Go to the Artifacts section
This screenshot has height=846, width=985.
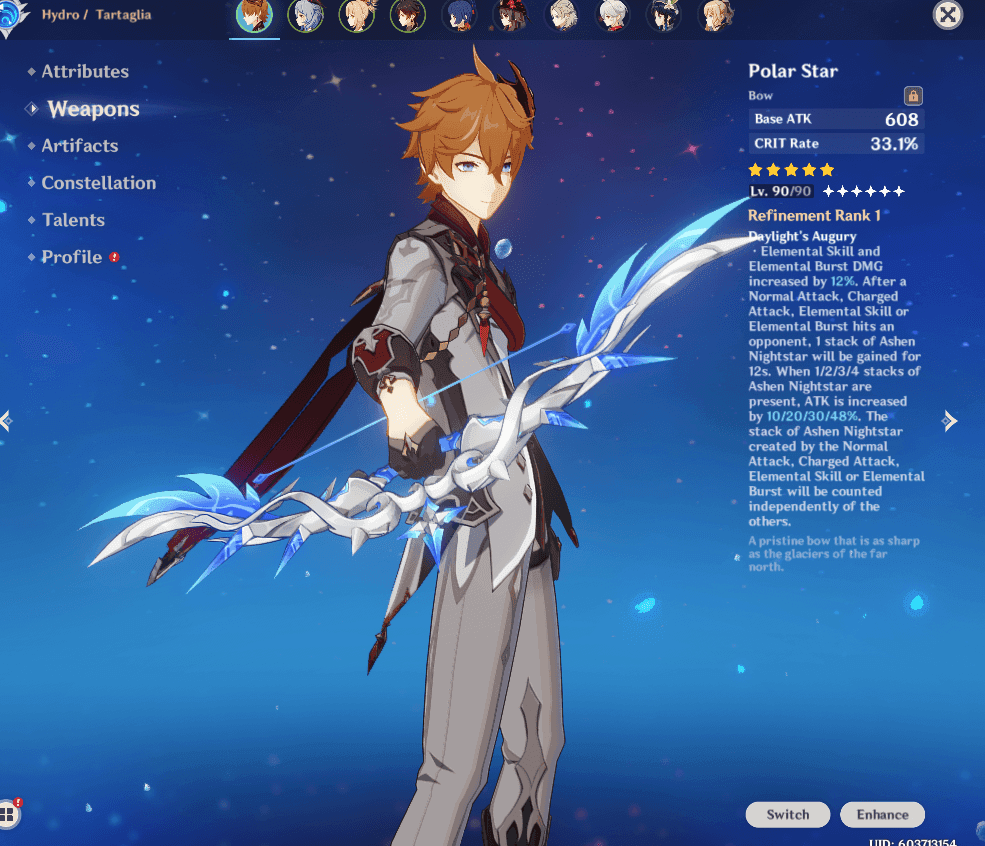[x=80, y=146]
